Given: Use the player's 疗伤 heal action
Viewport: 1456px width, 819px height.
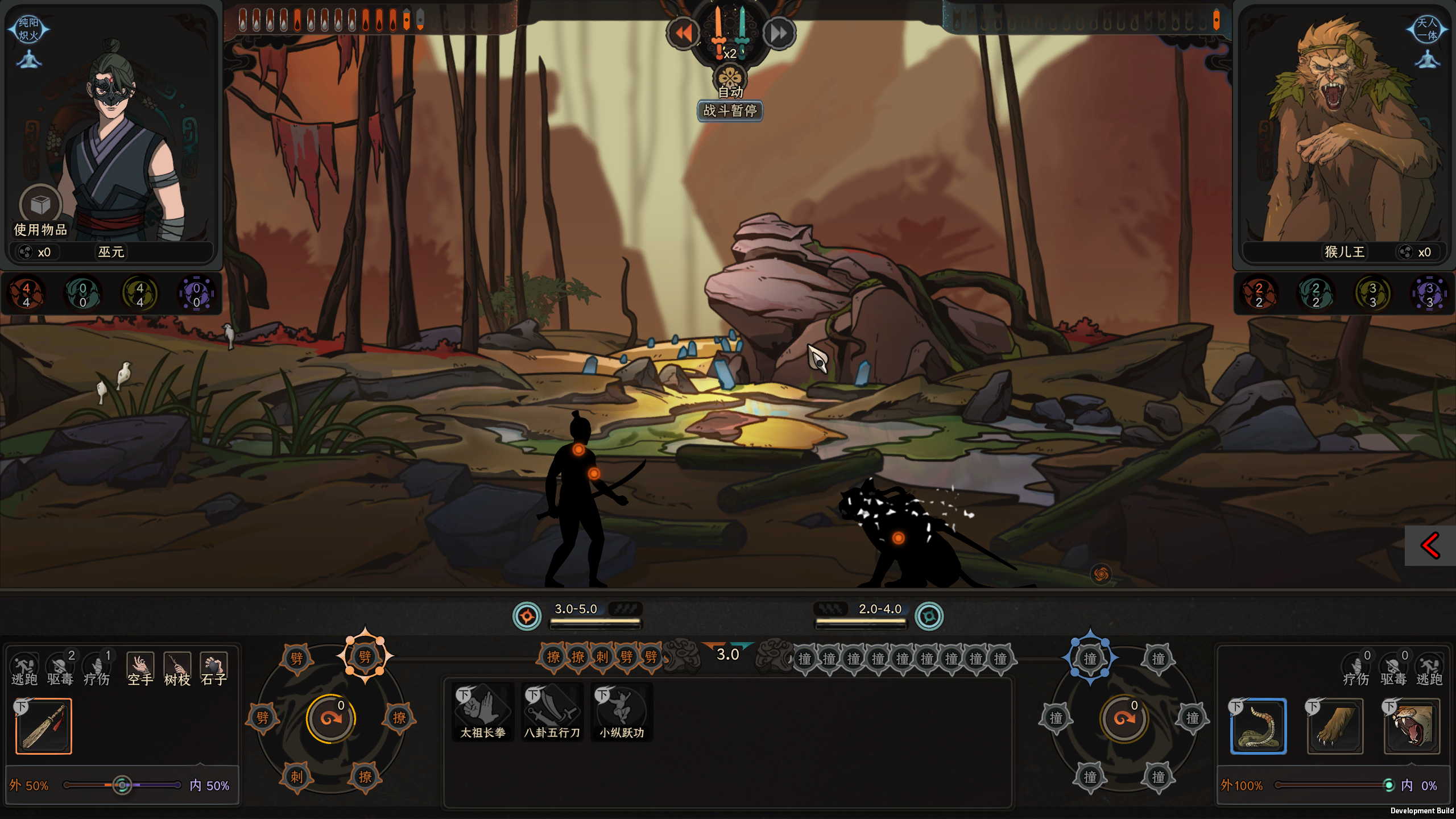Looking at the screenshot, I should click(x=97, y=669).
